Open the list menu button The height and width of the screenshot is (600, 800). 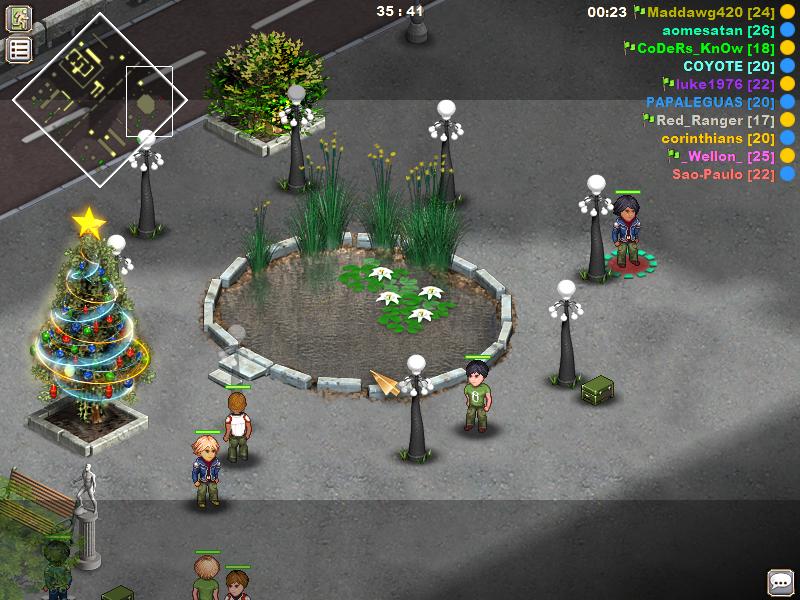point(19,50)
